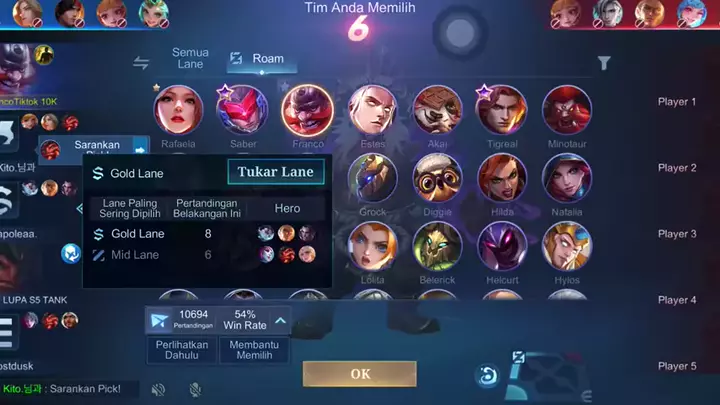Select Hilda's hero portrait

click(x=502, y=178)
